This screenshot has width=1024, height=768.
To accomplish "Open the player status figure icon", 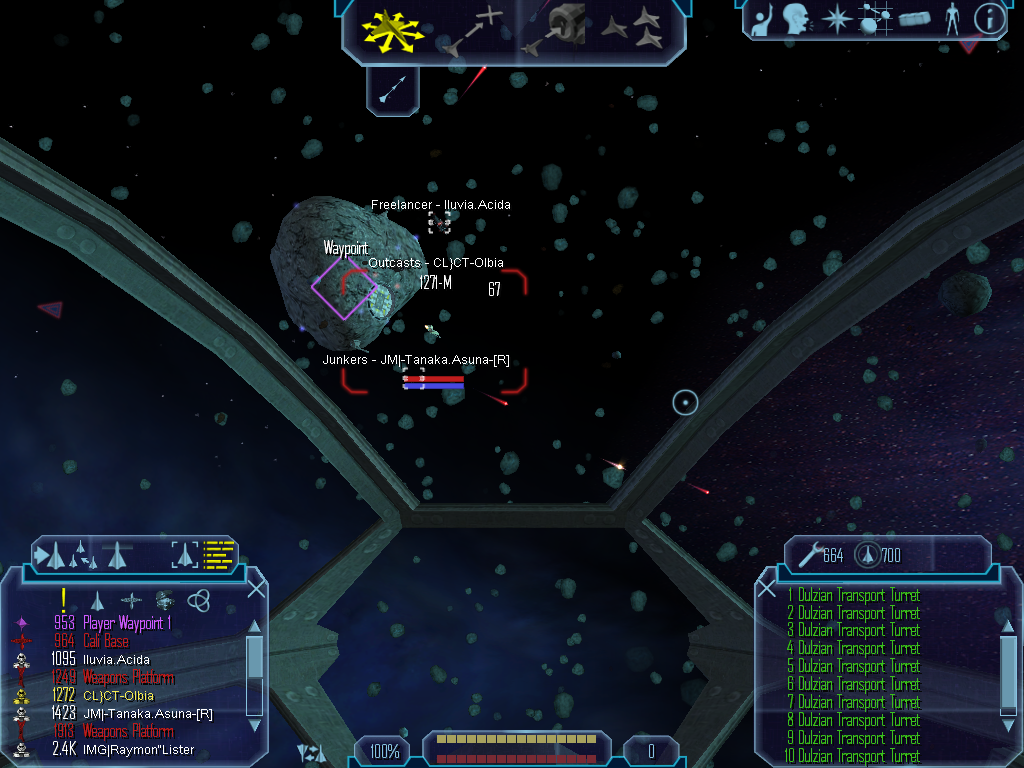I will tap(952, 19).
